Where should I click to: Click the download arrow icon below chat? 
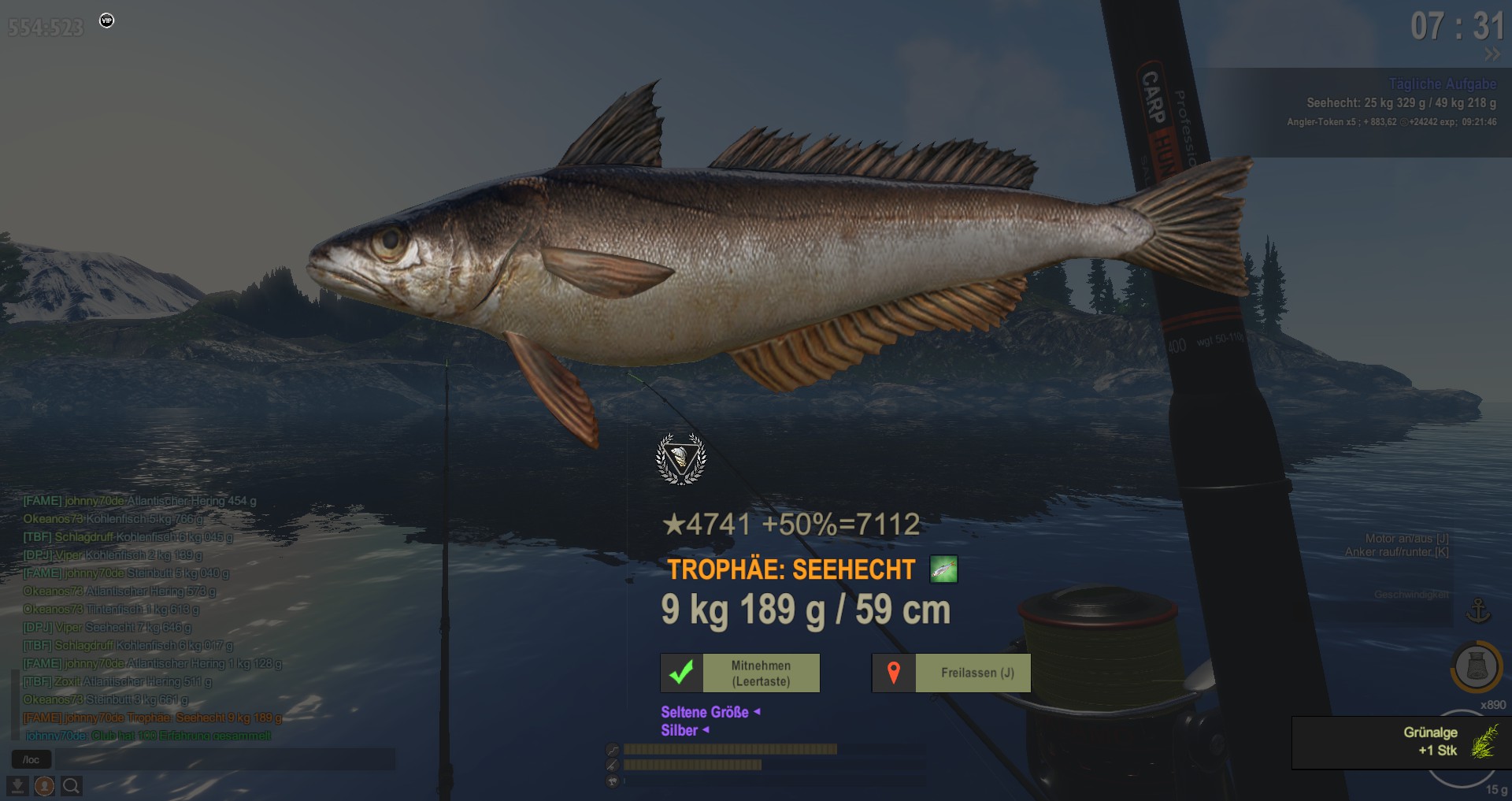point(17,786)
